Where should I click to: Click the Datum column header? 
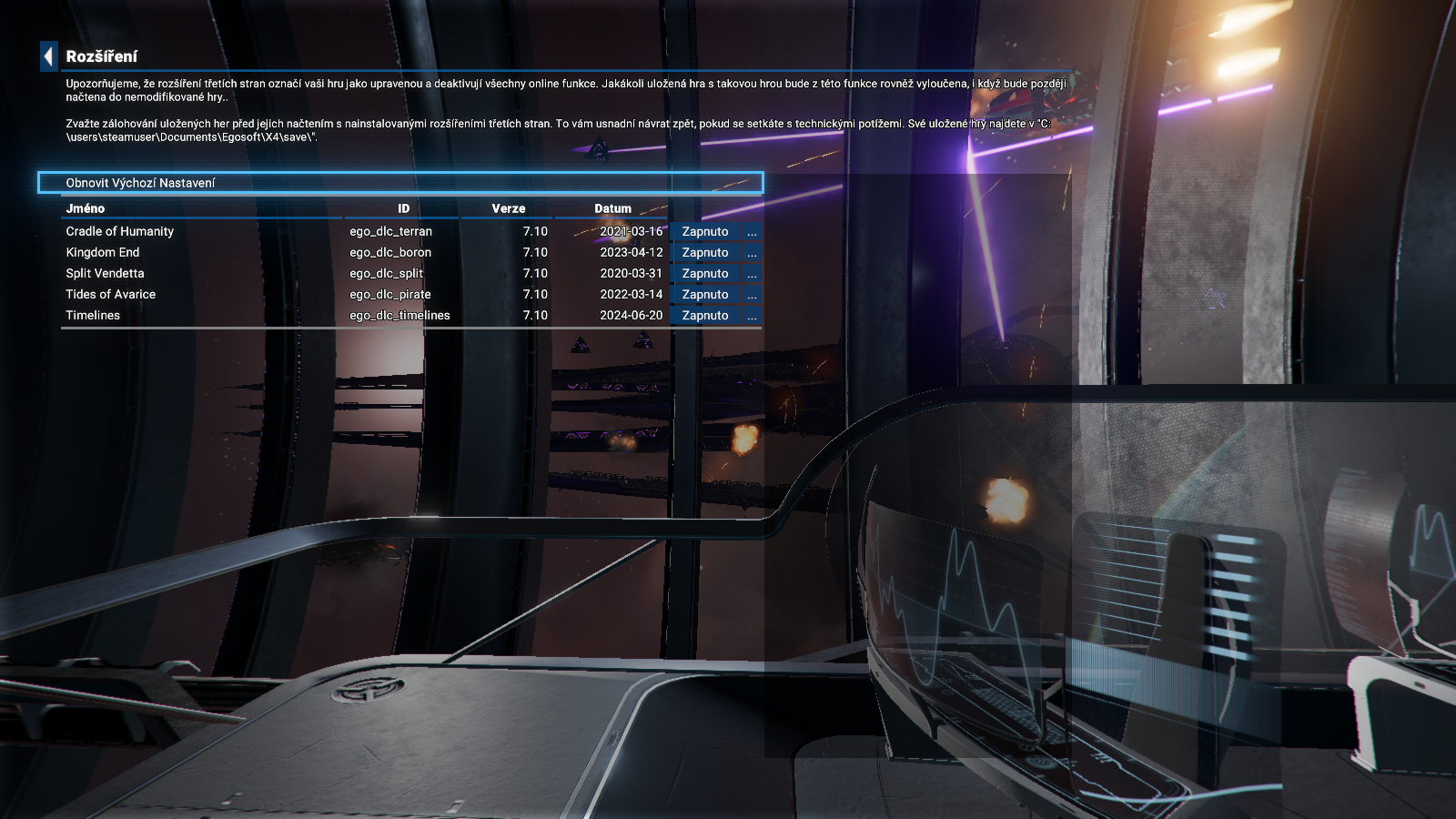coord(612,208)
